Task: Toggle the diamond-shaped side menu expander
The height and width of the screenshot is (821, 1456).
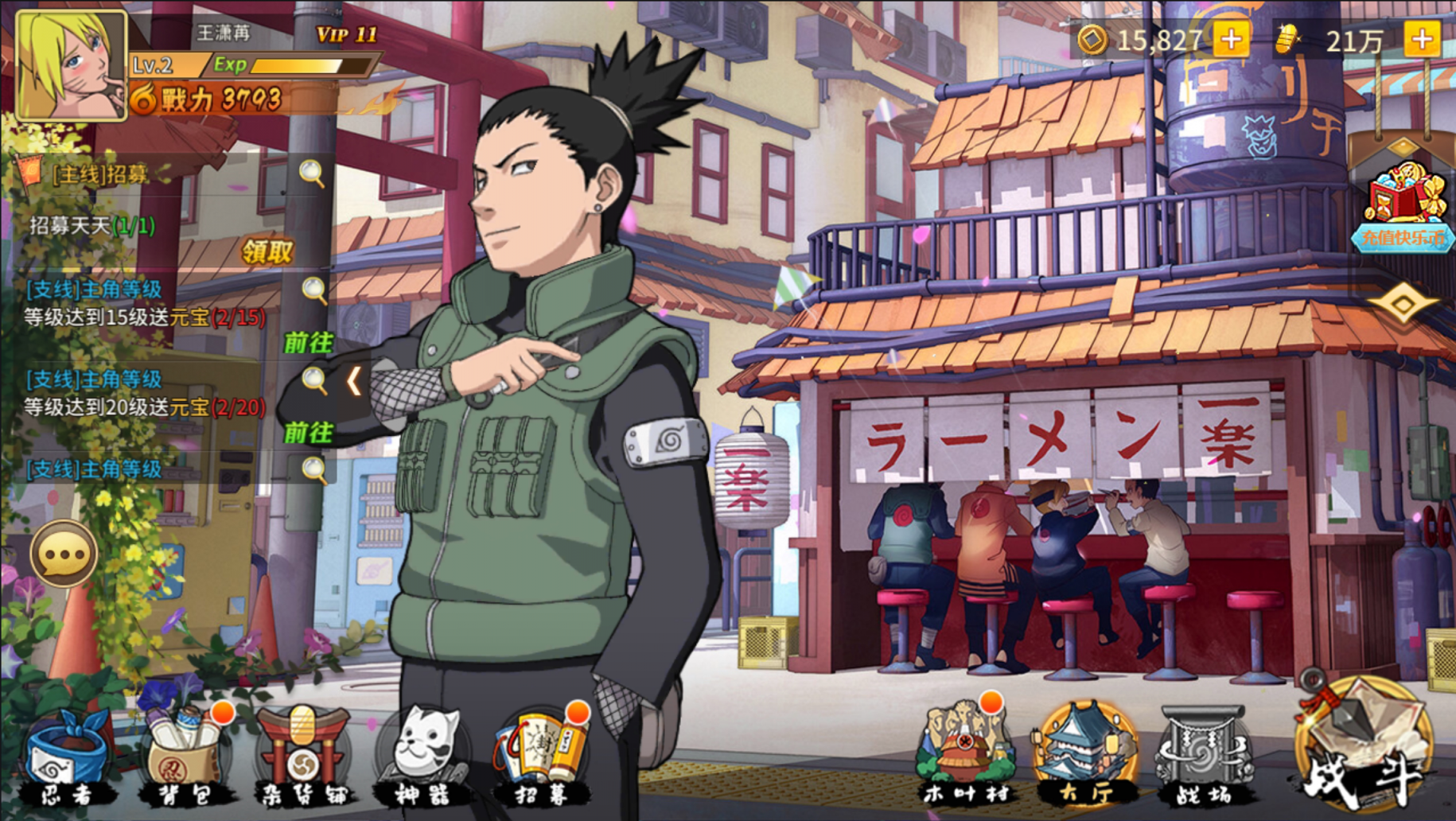Action: pos(1402,303)
